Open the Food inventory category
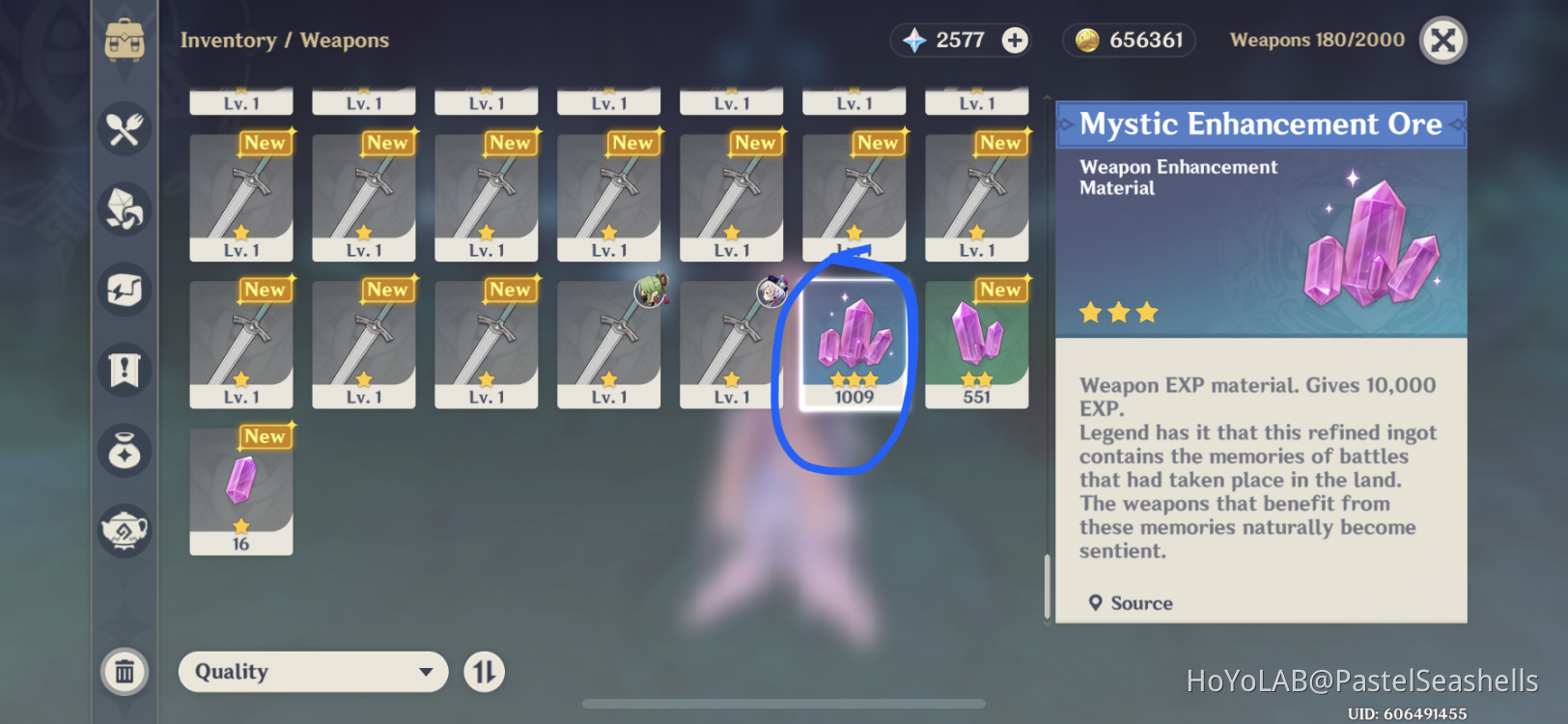Image resolution: width=1568 pixels, height=724 pixels. click(x=125, y=128)
